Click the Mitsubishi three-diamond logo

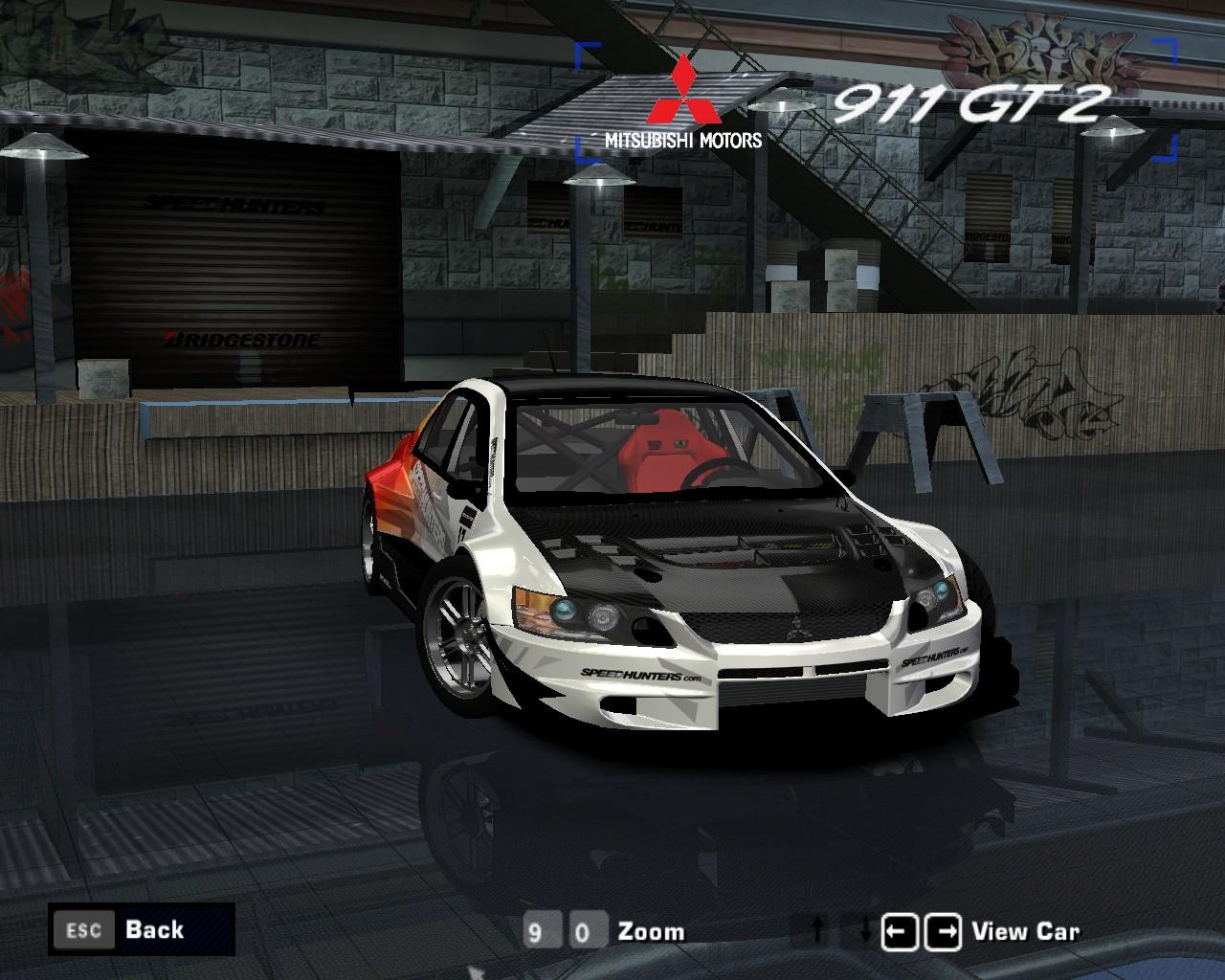(685, 90)
